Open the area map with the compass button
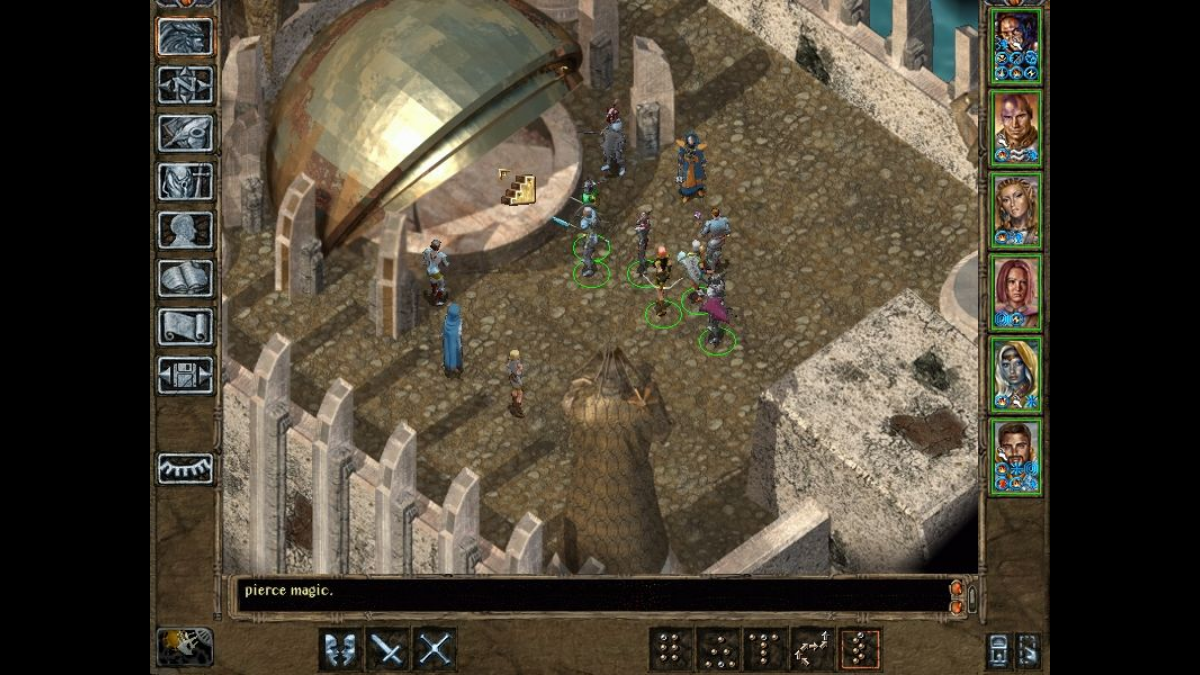Screen dimensions: 1200x675 (x=185, y=85)
